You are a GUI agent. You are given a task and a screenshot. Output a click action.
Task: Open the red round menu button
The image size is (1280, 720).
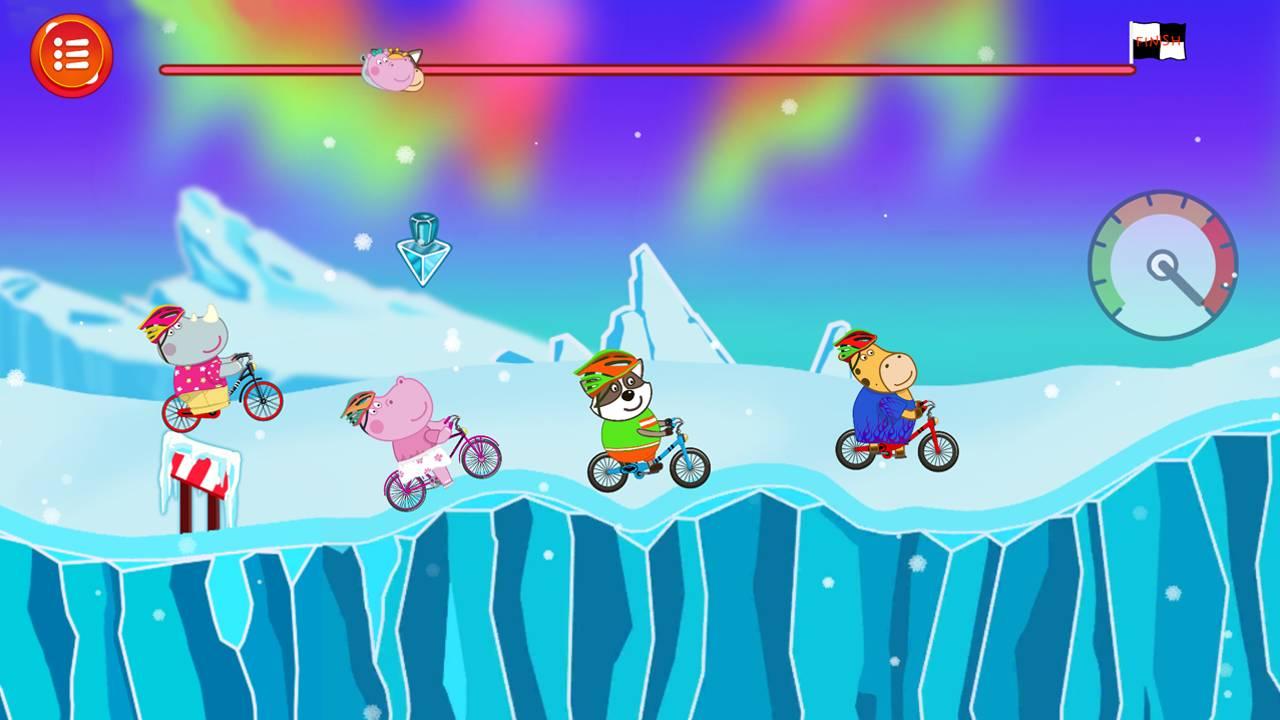click(71, 55)
